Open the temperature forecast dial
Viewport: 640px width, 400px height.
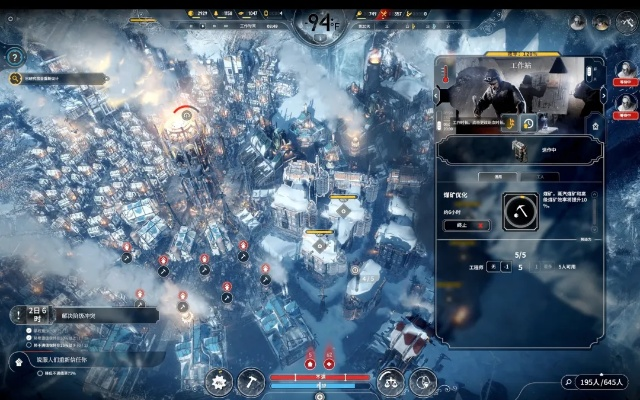320,19
